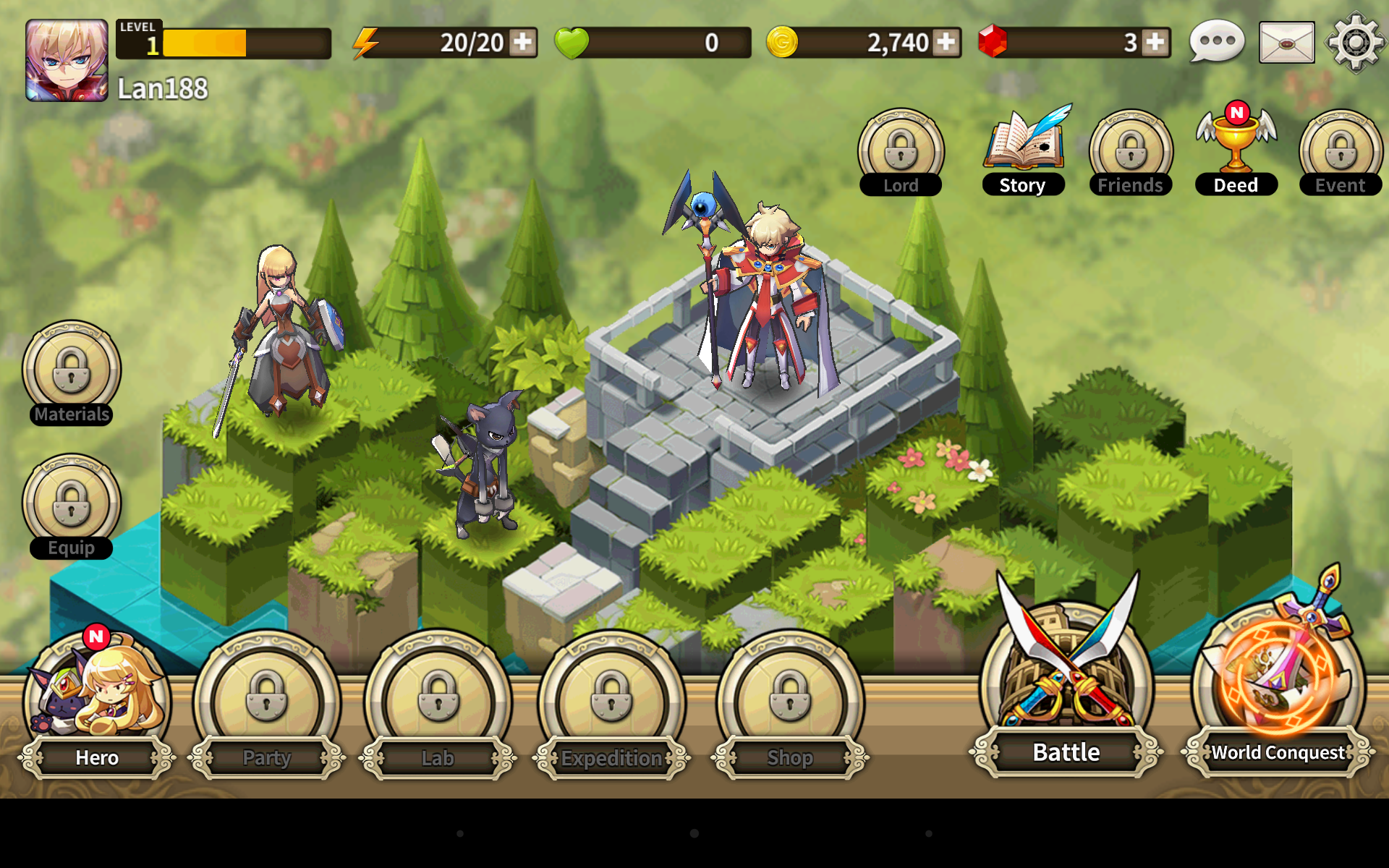The image size is (1389, 868).
Task: Add gold coins with the plus button
Action: pos(946,43)
